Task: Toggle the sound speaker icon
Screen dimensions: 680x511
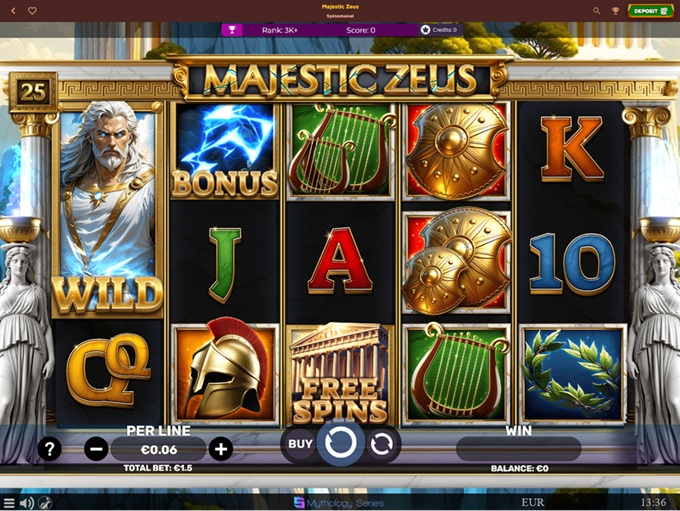Action: 27,503
